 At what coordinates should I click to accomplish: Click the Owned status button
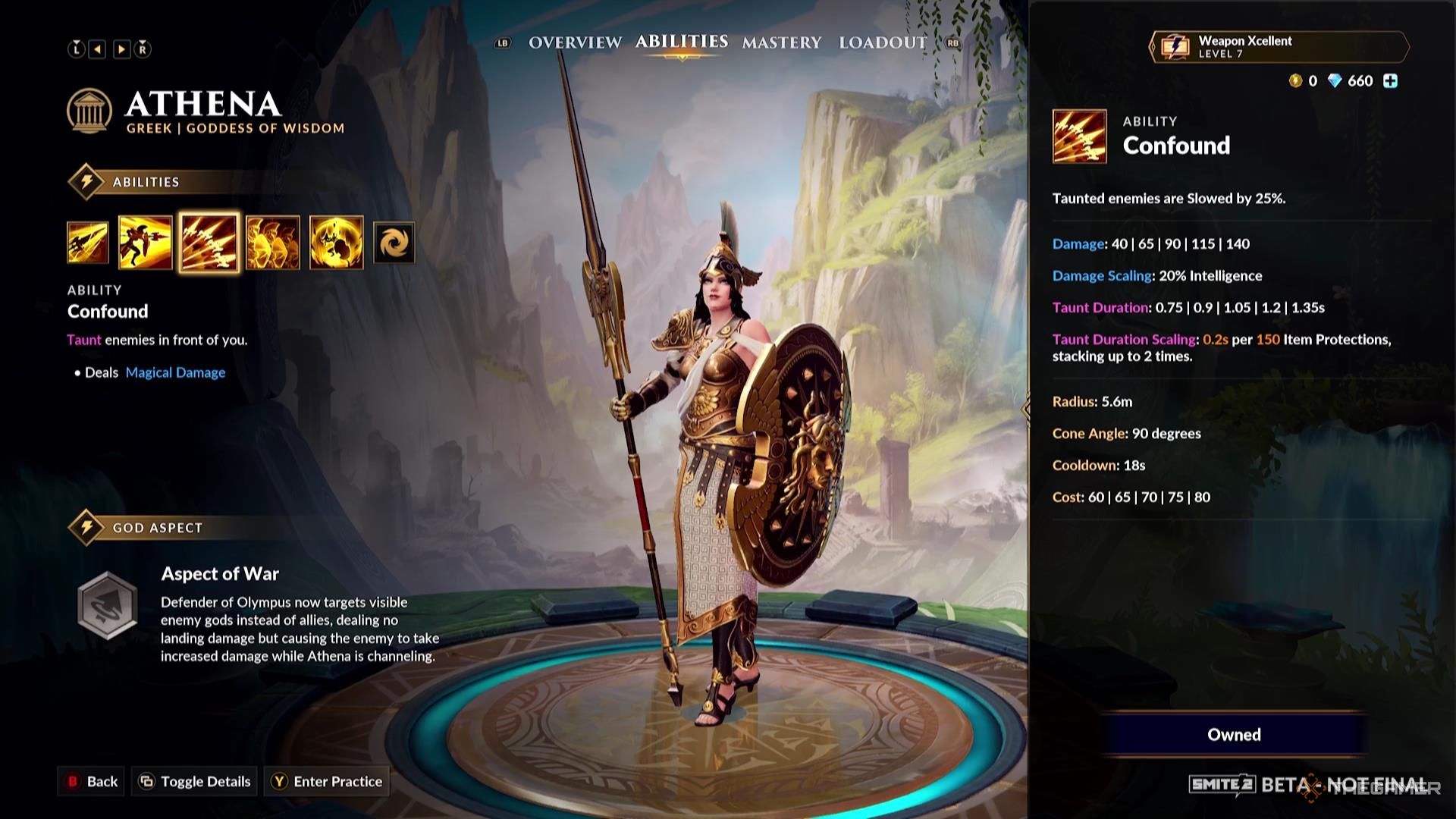[1234, 734]
